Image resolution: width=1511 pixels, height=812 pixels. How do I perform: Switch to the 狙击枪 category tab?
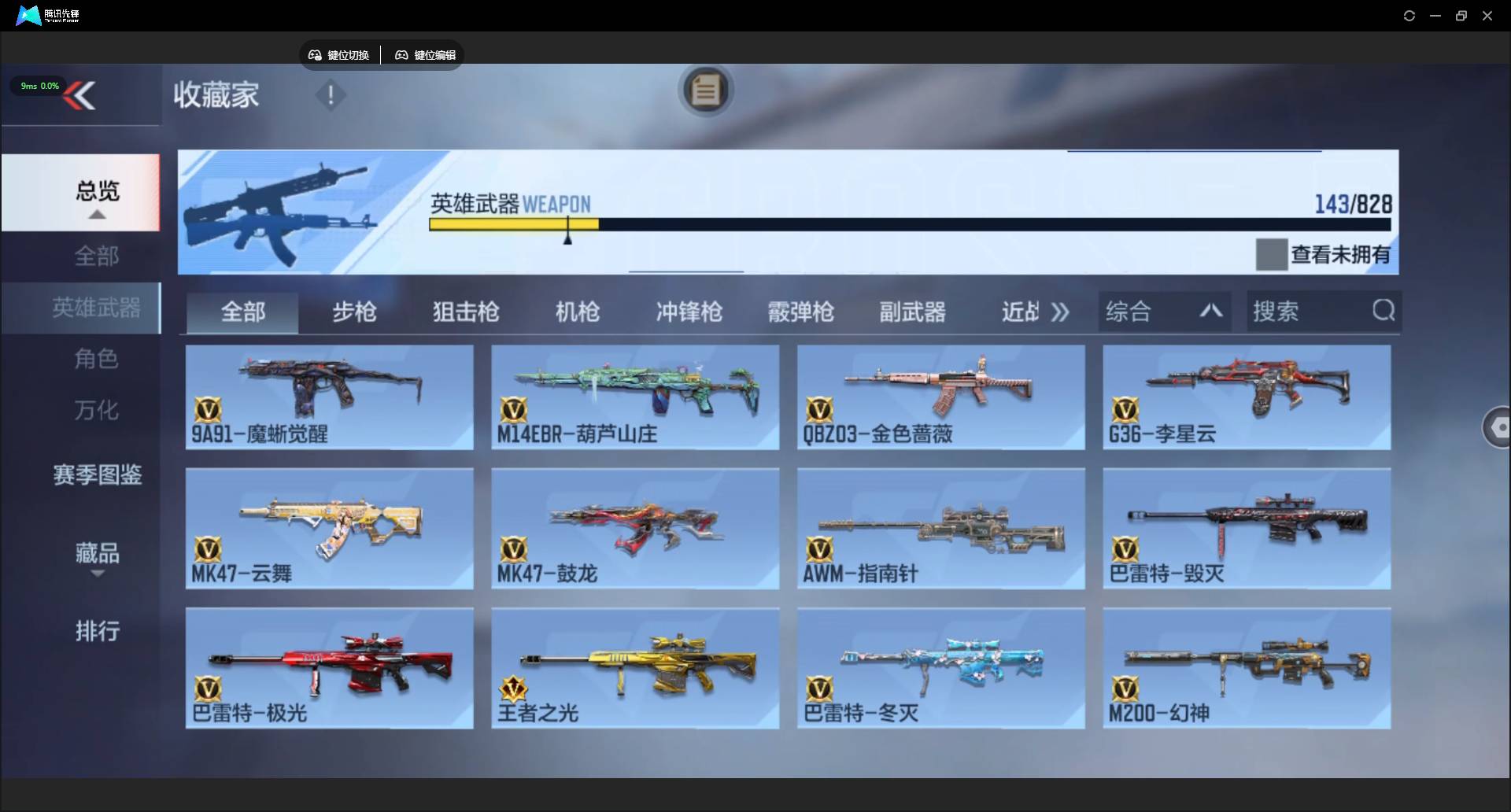pyautogui.click(x=465, y=312)
